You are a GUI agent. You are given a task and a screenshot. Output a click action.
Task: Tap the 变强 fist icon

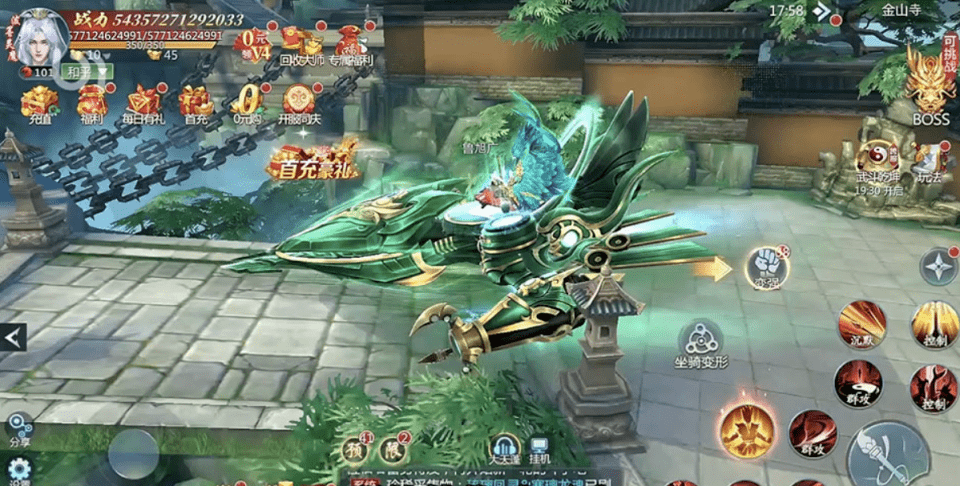766,267
